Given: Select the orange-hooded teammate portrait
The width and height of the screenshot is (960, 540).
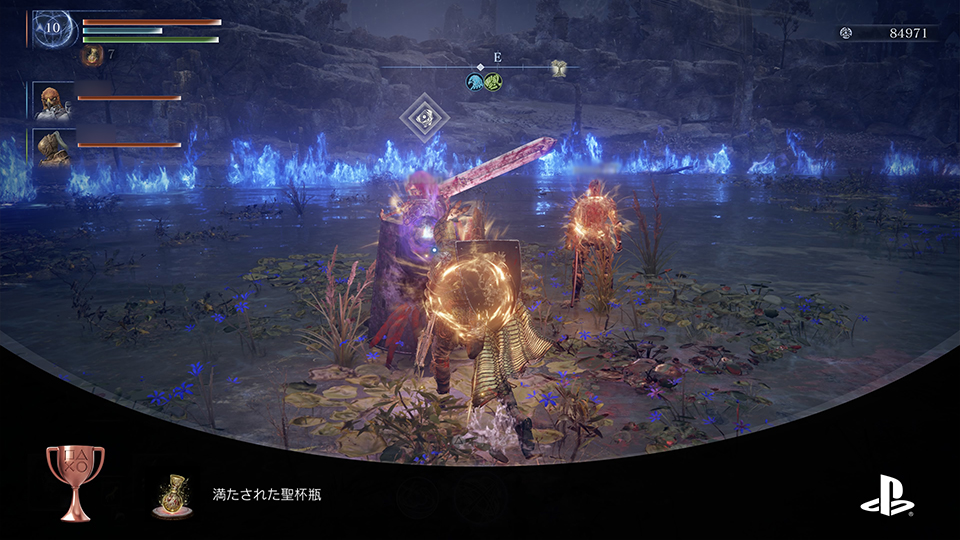Looking at the screenshot, I should pyautogui.click(x=53, y=101).
